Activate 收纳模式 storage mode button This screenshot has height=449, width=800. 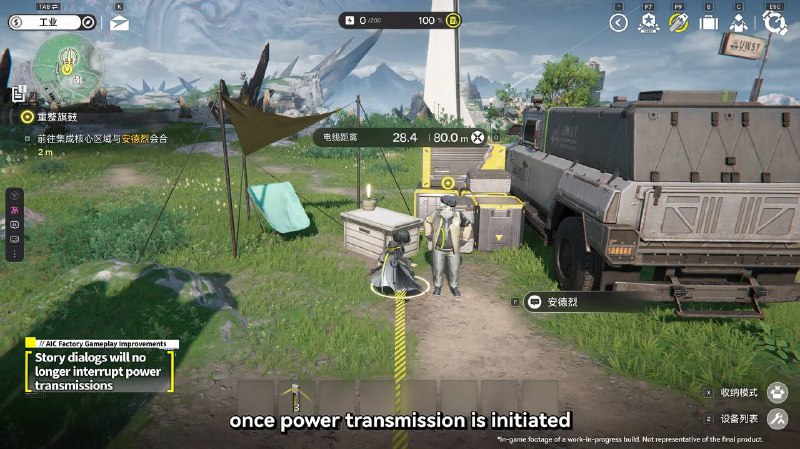pos(777,393)
